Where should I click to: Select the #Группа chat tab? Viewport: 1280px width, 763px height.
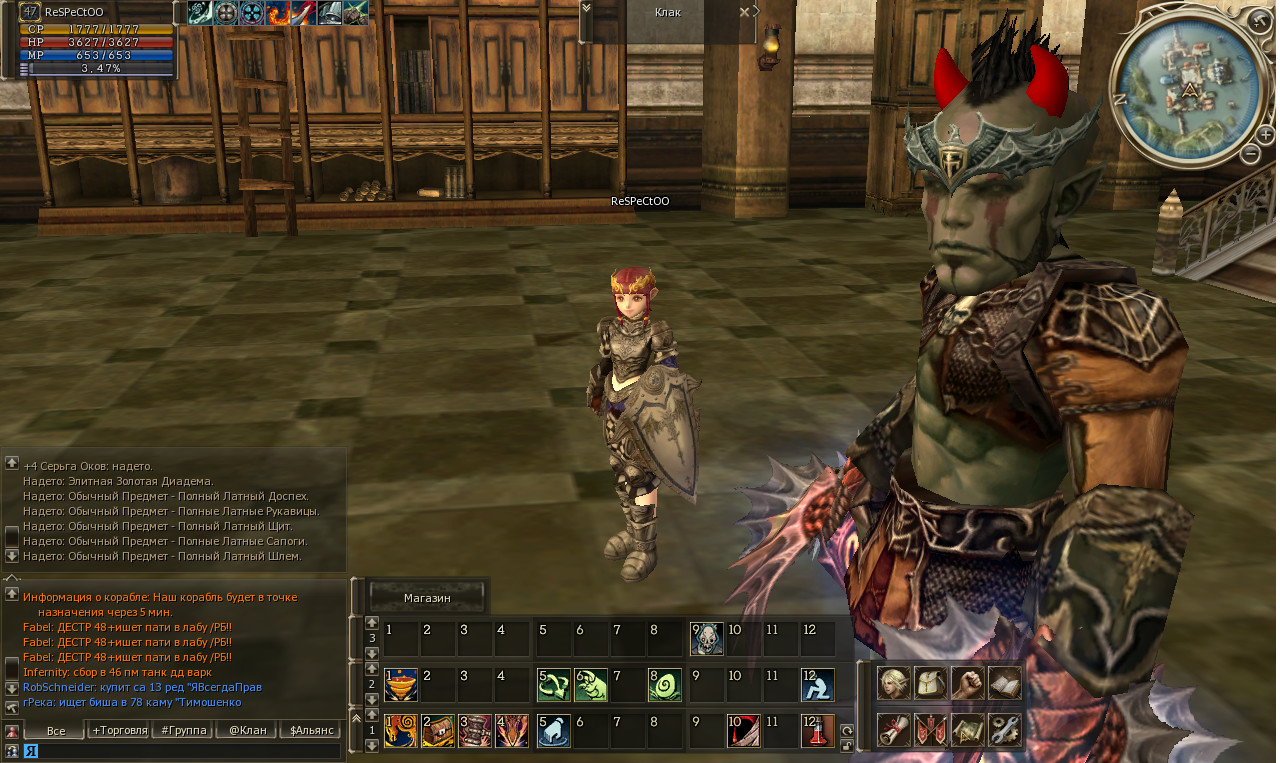pyautogui.click(x=183, y=731)
